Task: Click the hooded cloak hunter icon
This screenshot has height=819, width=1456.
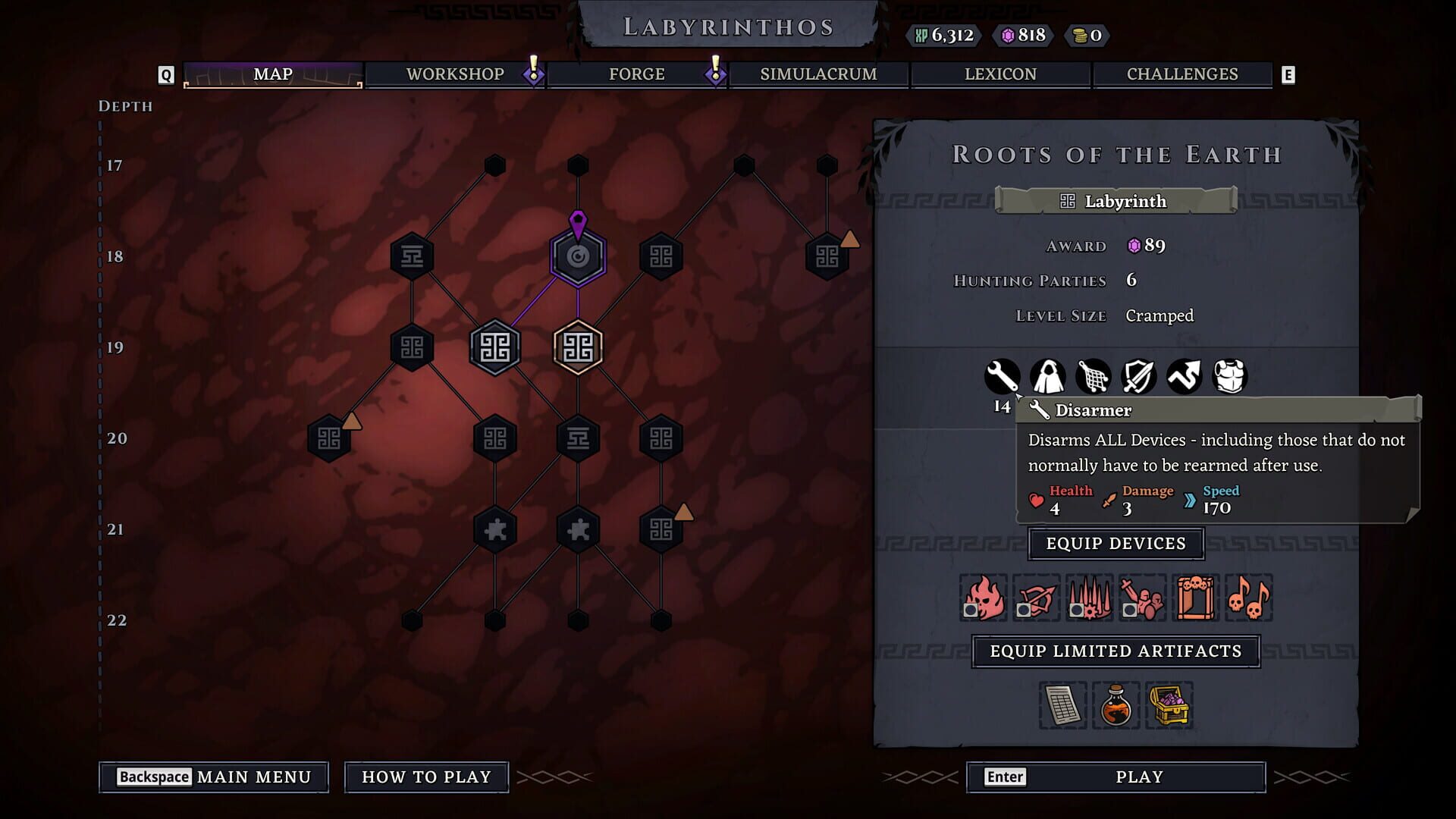Action: pos(1048,377)
